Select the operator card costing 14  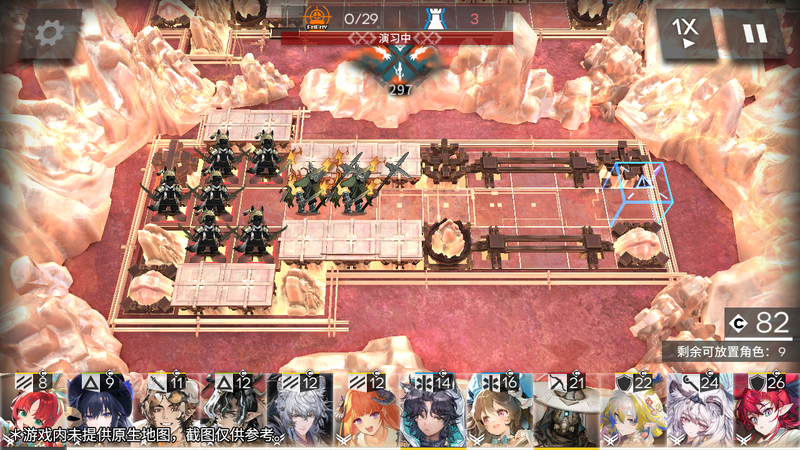point(432,412)
